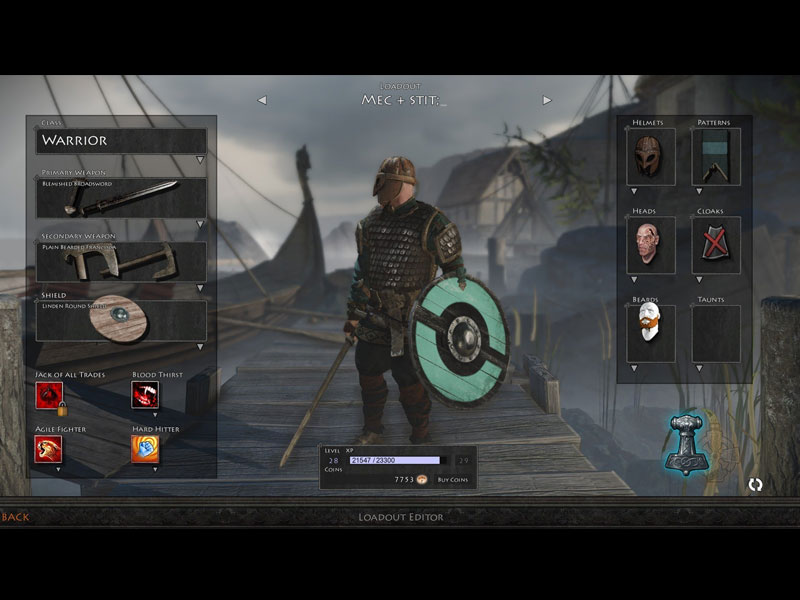800x600 pixels.
Task: Choose the Agile Fighter perk icon
Action: coord(49,449)
